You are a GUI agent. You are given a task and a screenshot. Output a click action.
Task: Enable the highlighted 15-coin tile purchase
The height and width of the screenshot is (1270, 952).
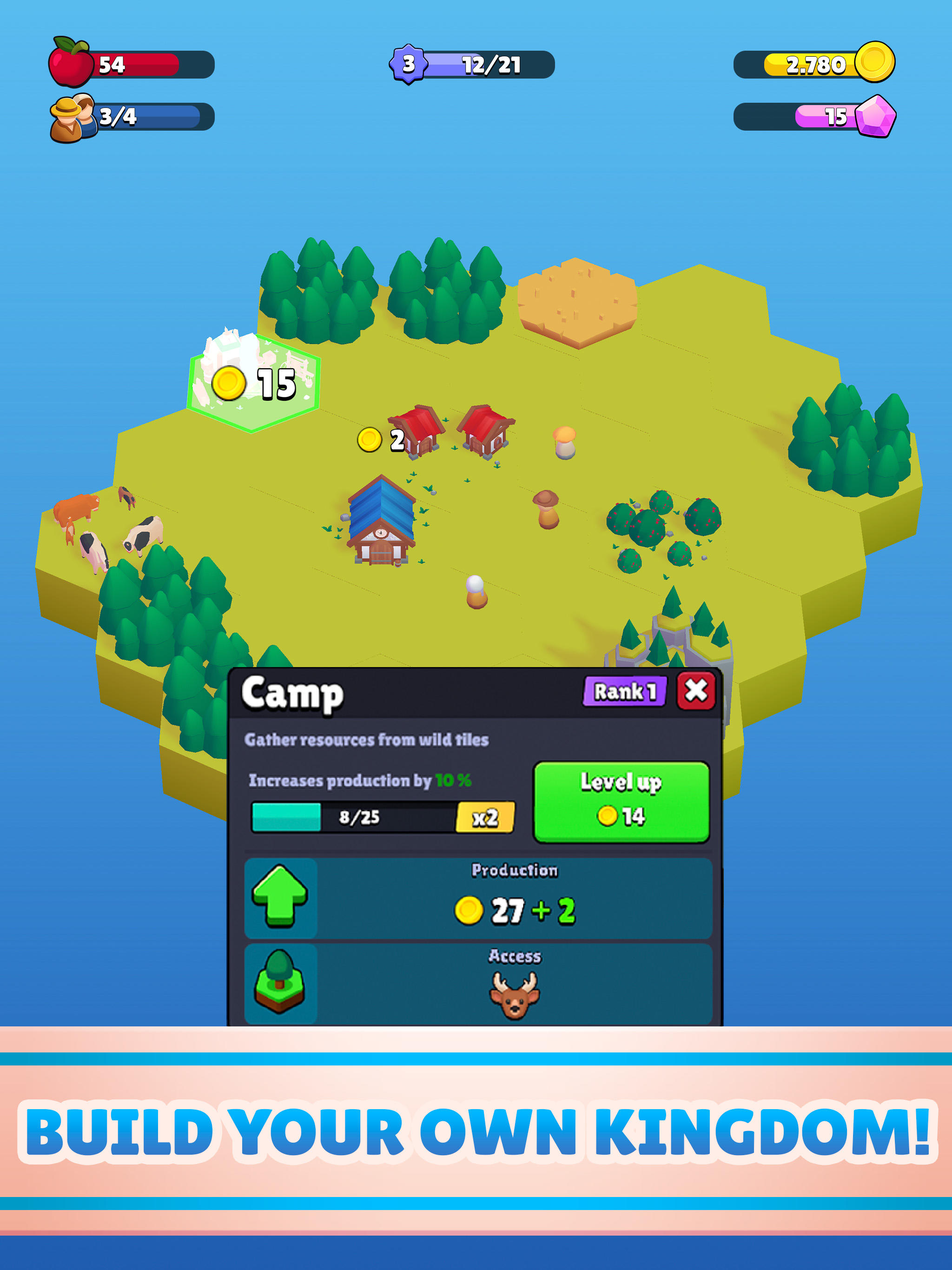pyautogui.click(x=252, y=382)
